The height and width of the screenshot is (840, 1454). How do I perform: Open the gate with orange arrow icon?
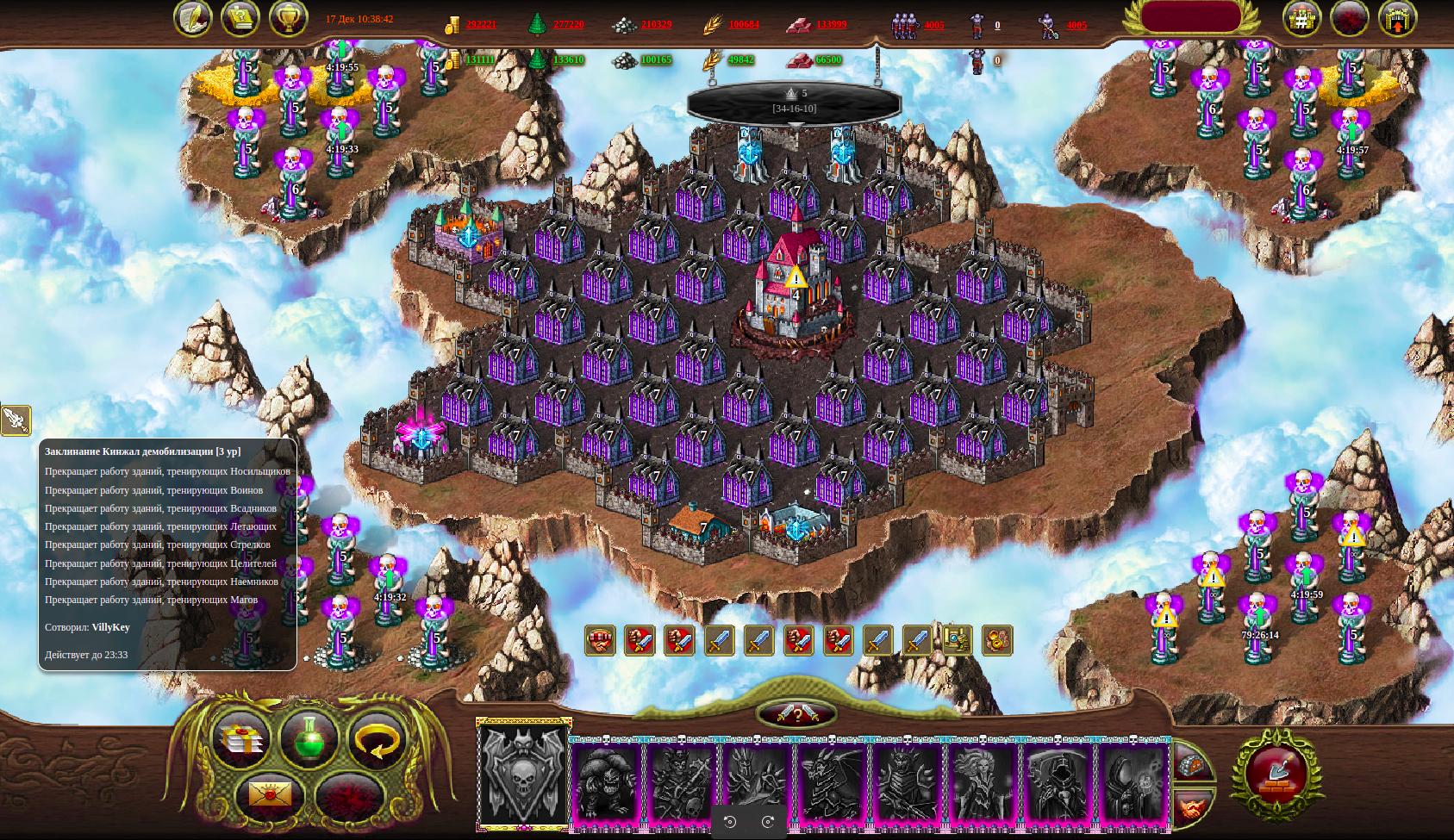pyautogui.click(x=1397, y=19)
